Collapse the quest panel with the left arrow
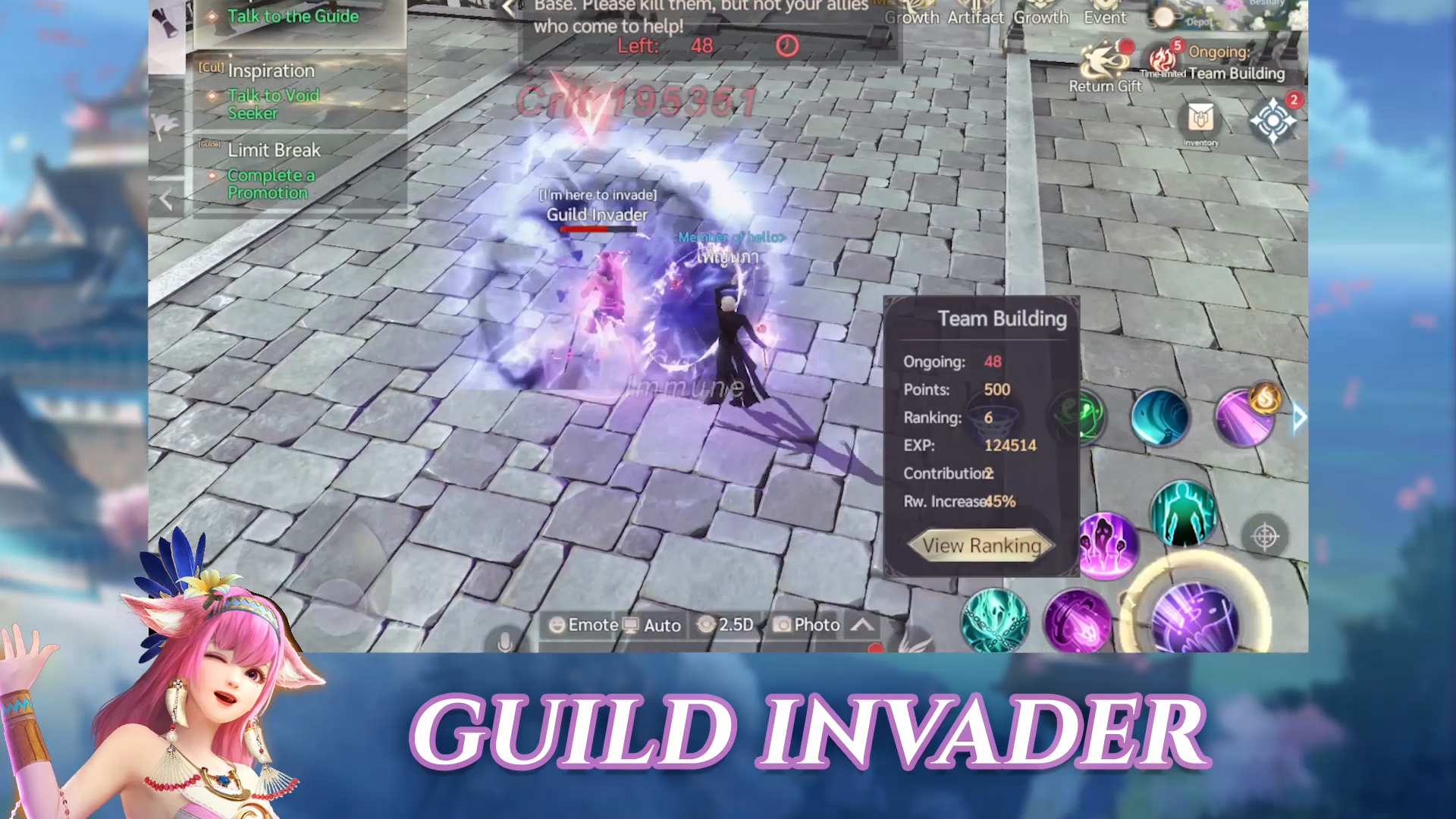The height and width of the screenshot is (819, 1456). (x=165, y=199)
